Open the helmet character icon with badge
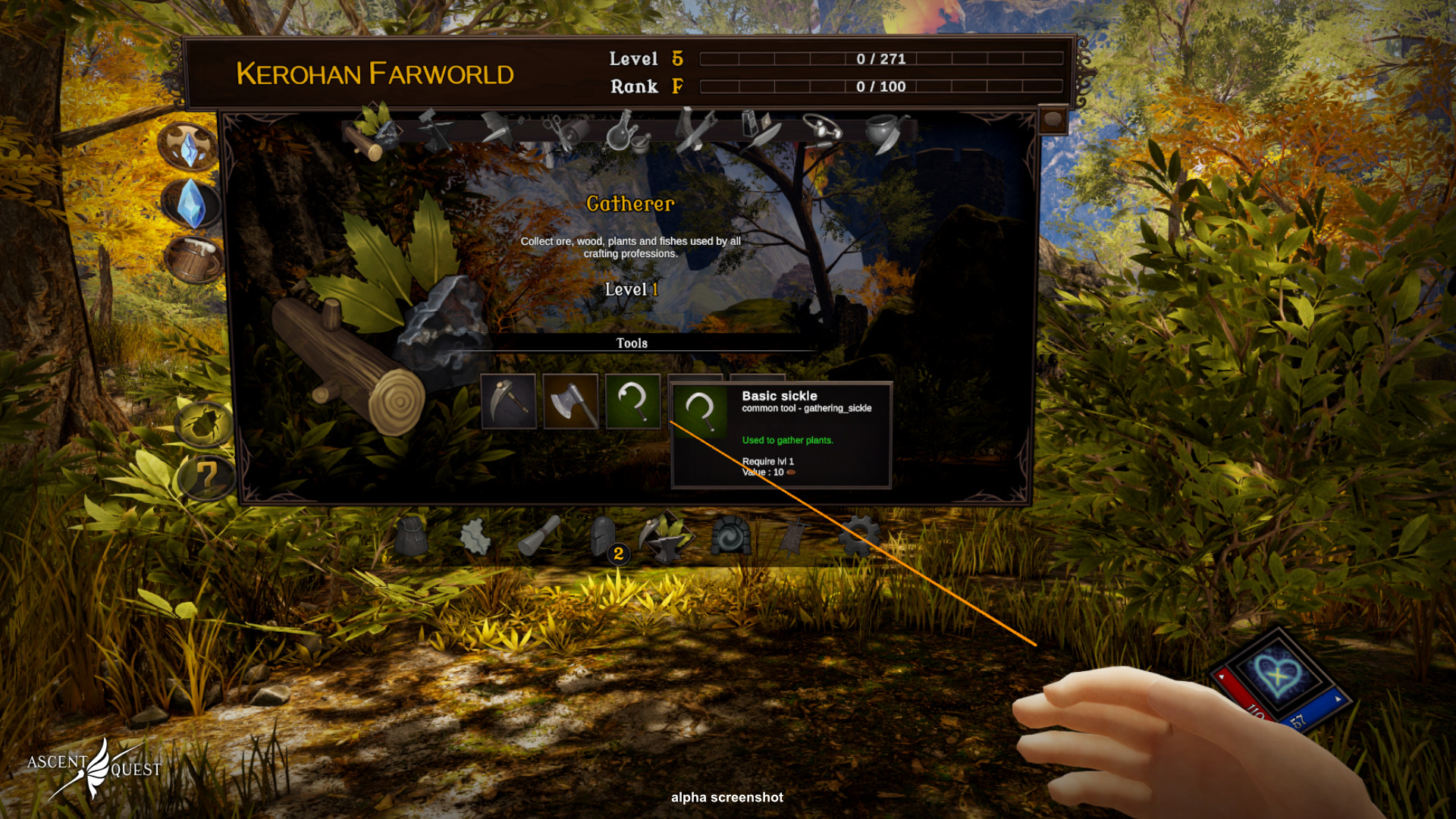This screenshot has width=1456, height=819. [x=605, y=537]
